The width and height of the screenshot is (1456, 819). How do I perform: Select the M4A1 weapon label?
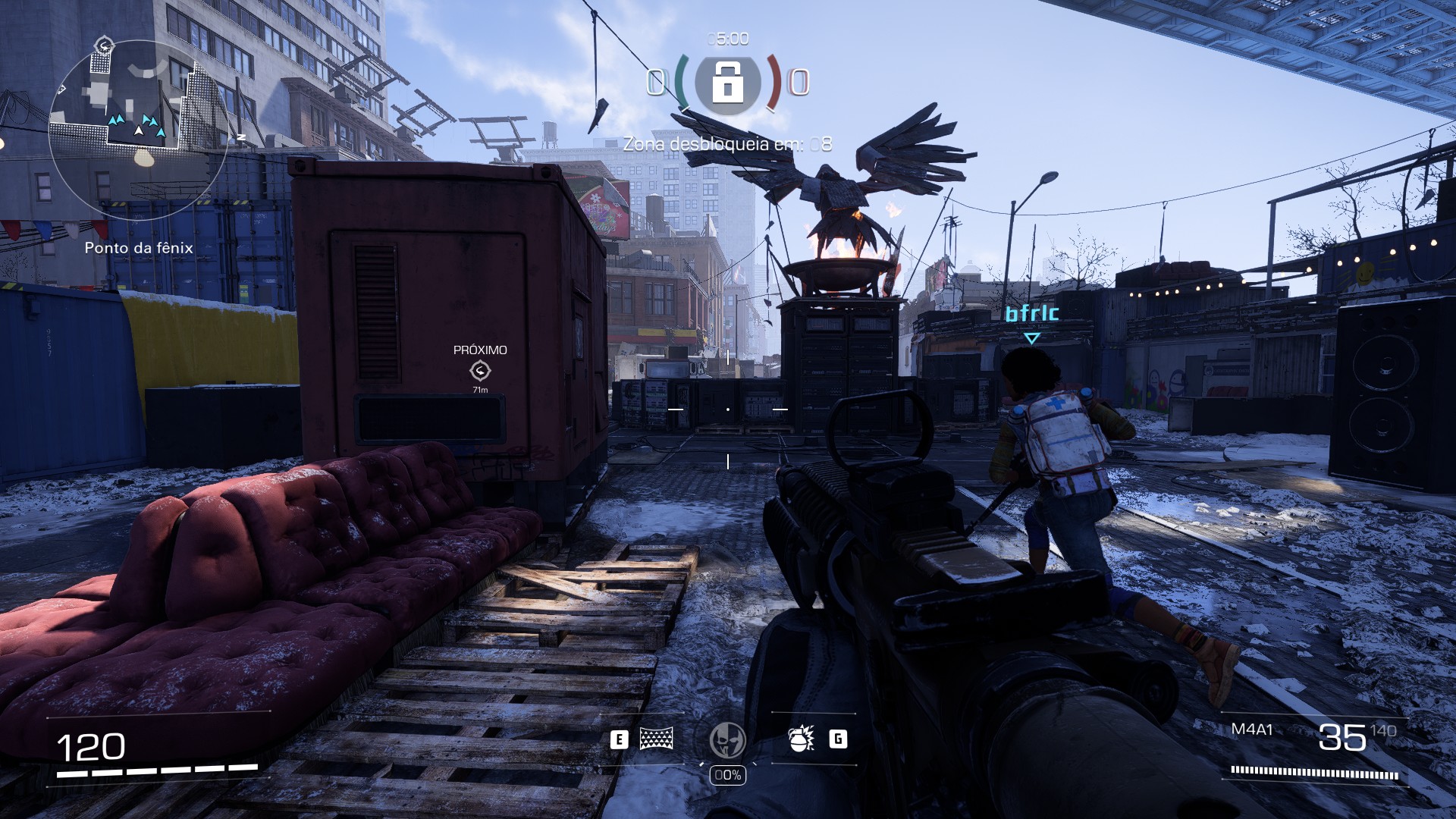tap(1251, 730)
